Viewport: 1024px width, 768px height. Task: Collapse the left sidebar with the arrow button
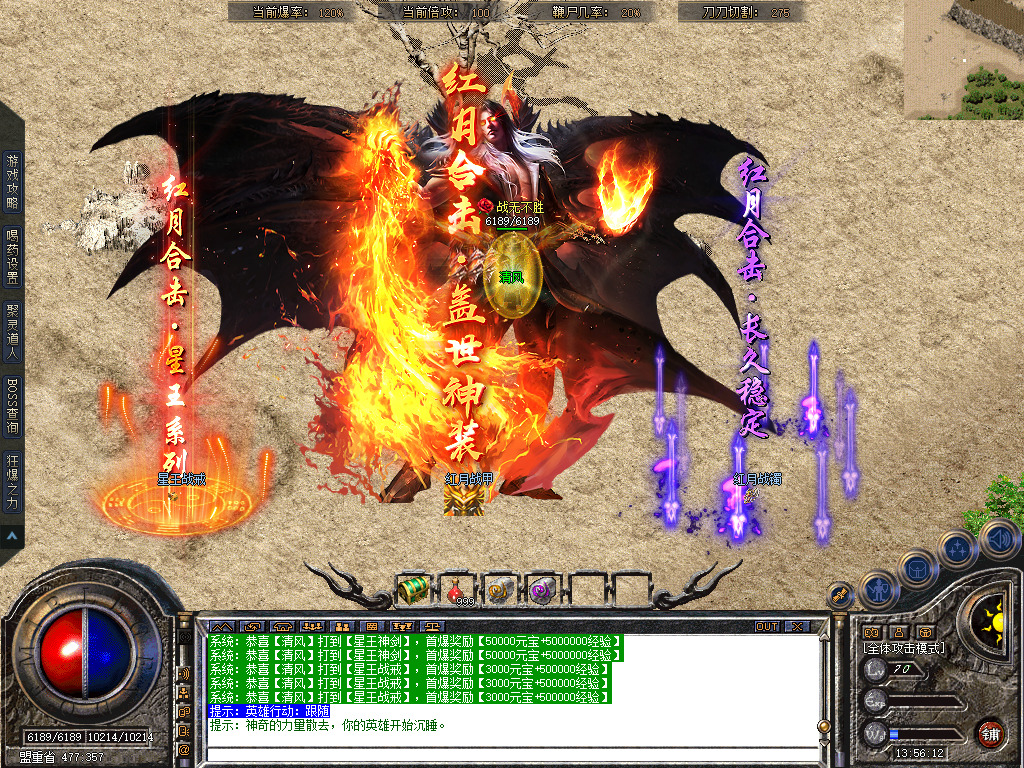12,537
